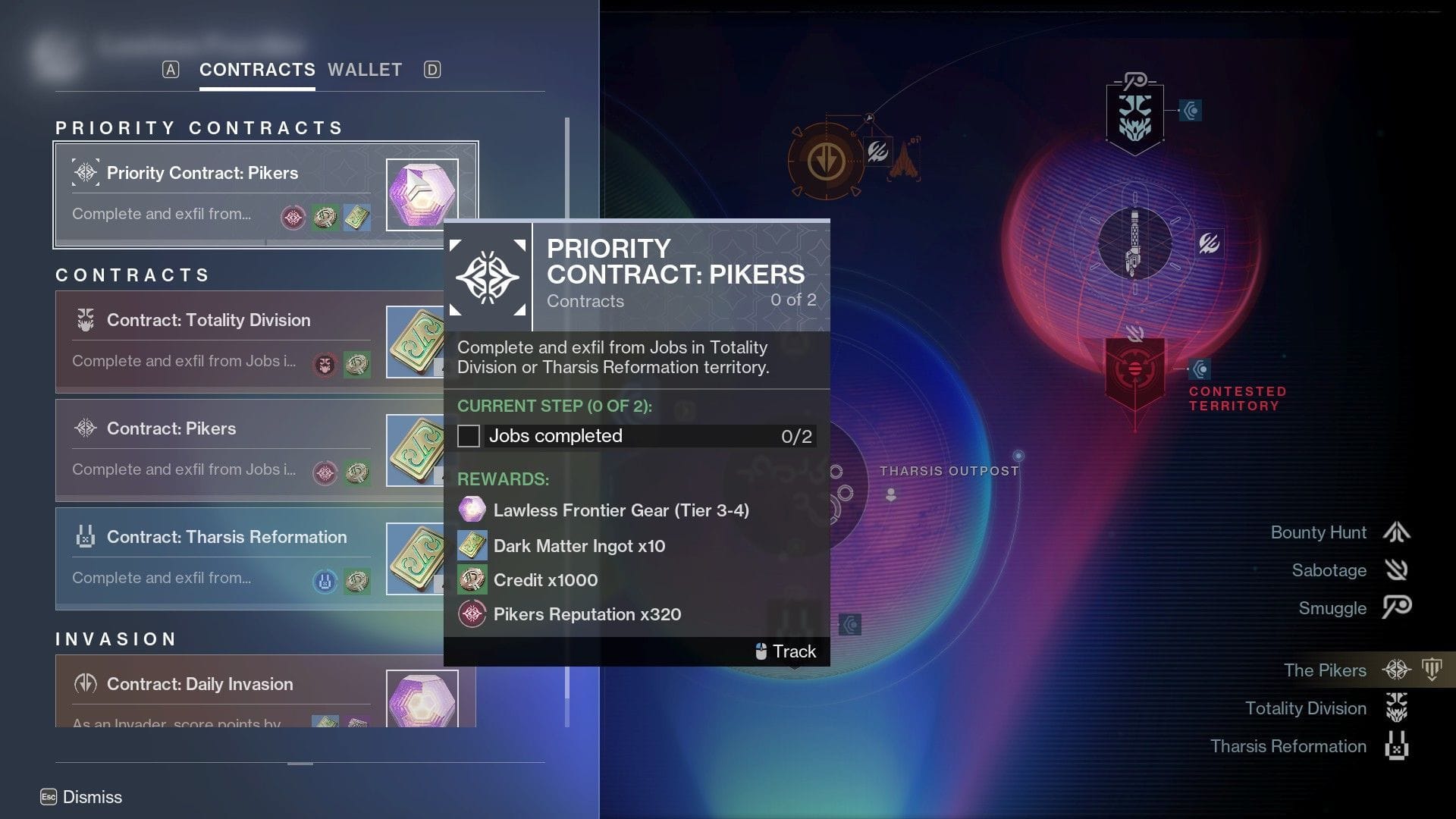Screen dimensions: 1456x819
Task: Click the Dark Matter Ingot reward icon
Action: (x=470, y=545)
